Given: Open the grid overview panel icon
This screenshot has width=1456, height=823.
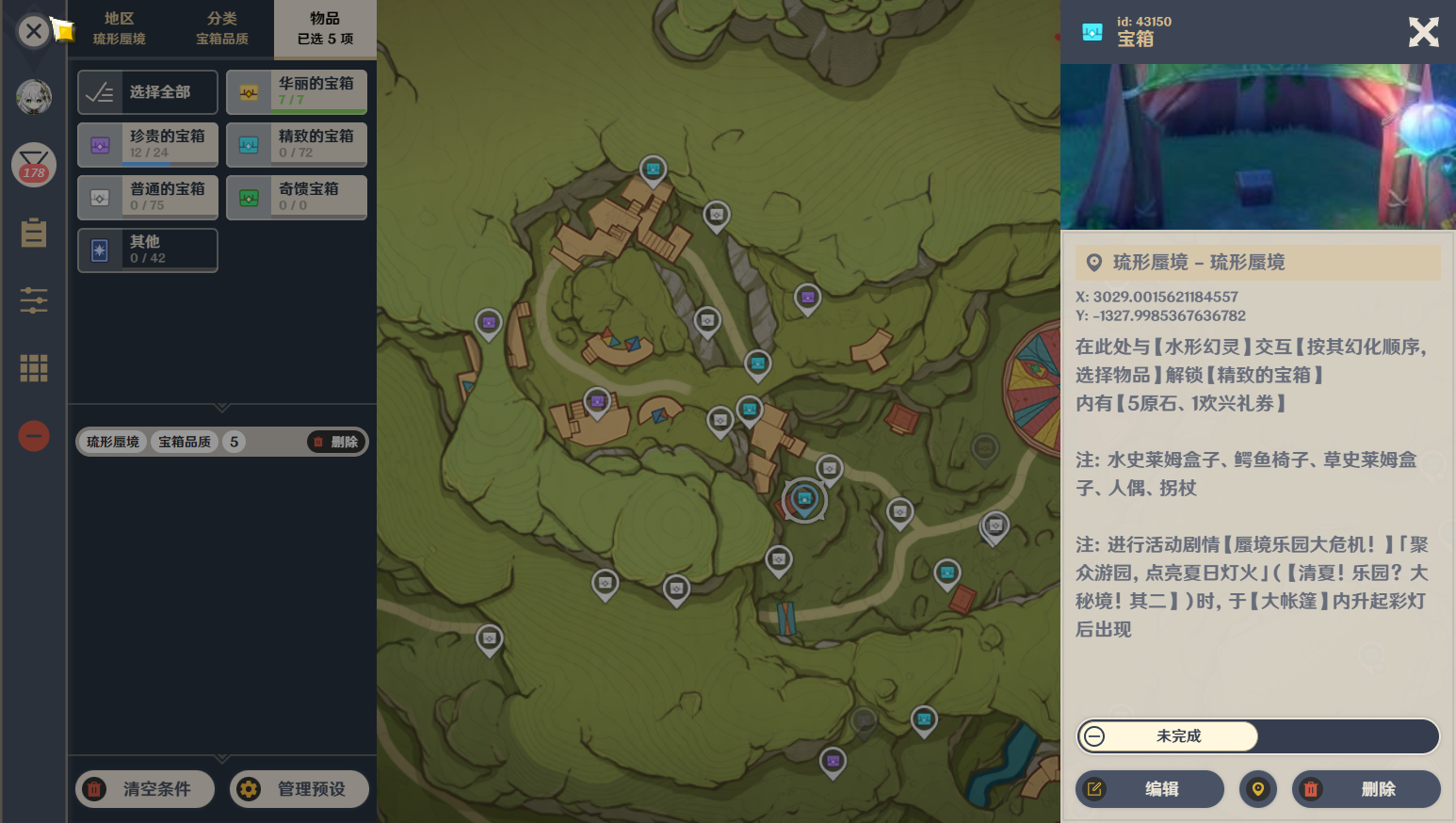Looking at the screenshot, I should click(33, 368).
